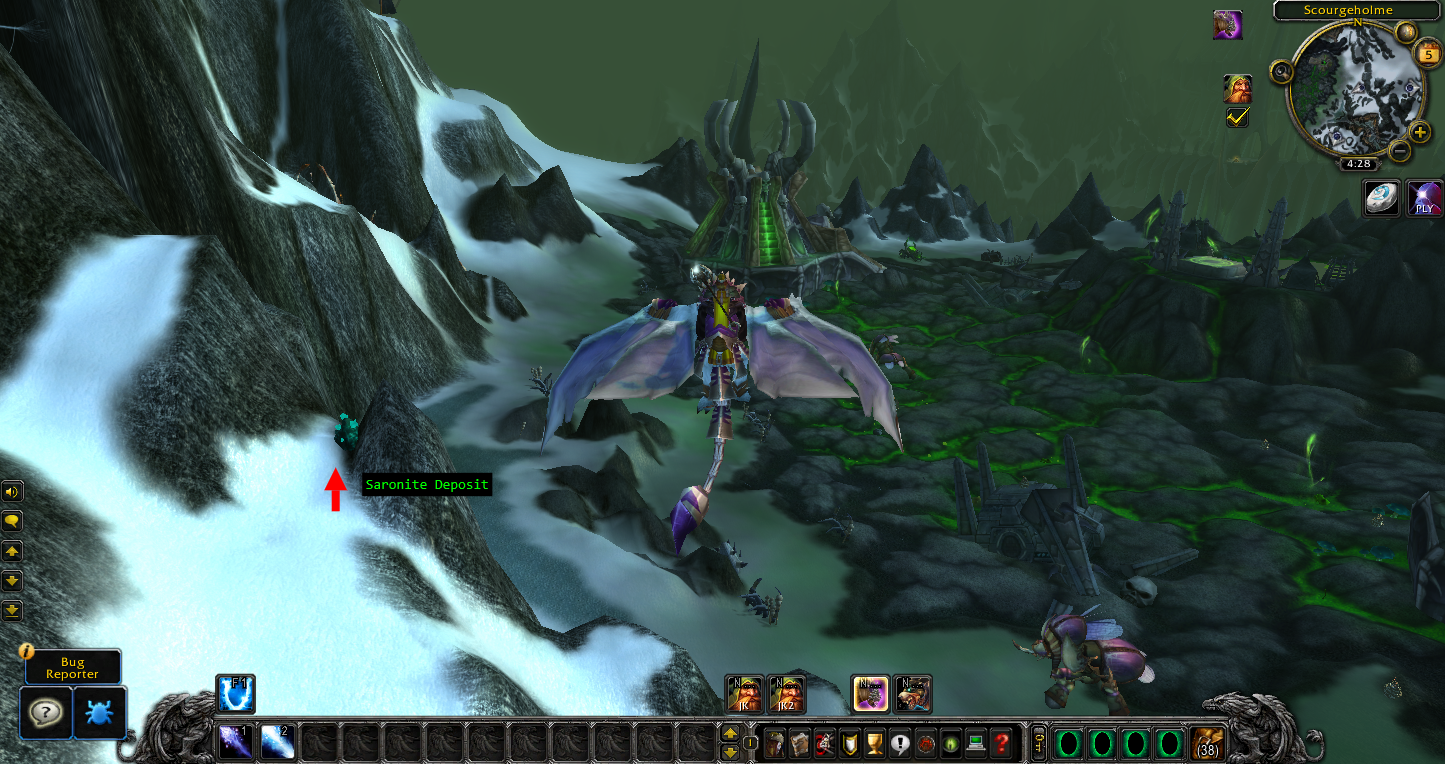1445x764 pixels.
Task: Open the achievements golden trophy button
Action: pyautogui.click(x=873, y=743)
